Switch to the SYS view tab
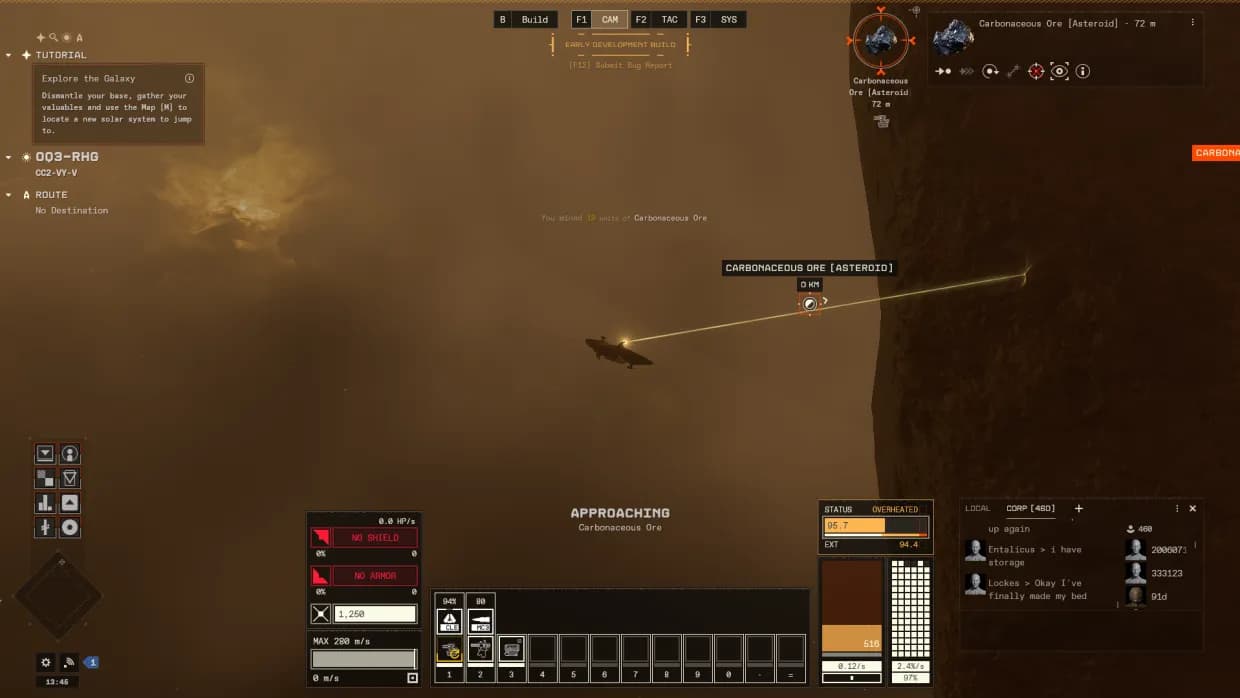Image resolution: width=1240 pixels, height=698 pixels. [729, 19]
